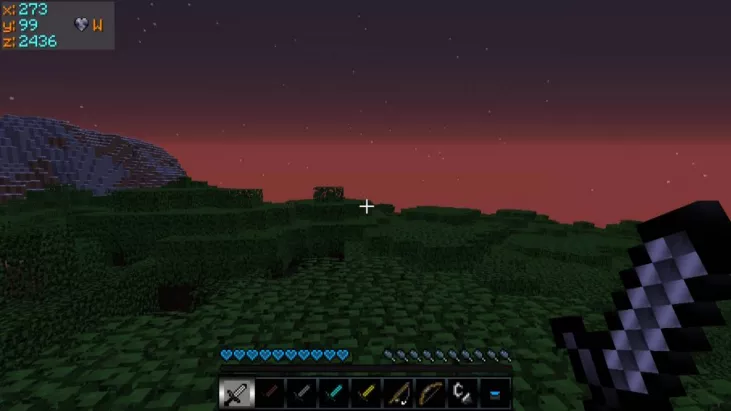
Task: Select the iron sword in the first hotbar slot
Action: [236, 393]
